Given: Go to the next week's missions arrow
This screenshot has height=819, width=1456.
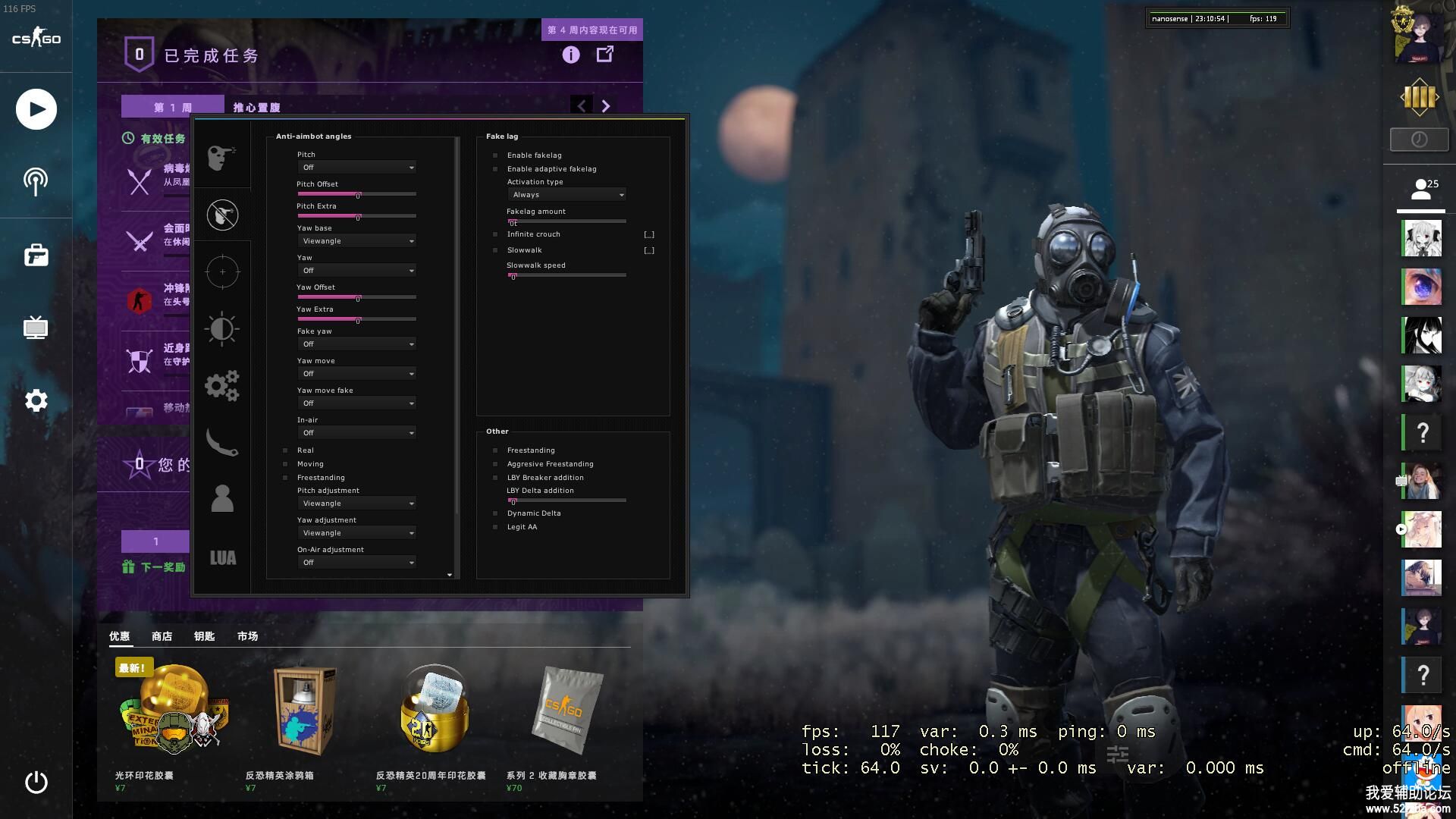Looking at the screenshot, I should click(x=605, y=106).
